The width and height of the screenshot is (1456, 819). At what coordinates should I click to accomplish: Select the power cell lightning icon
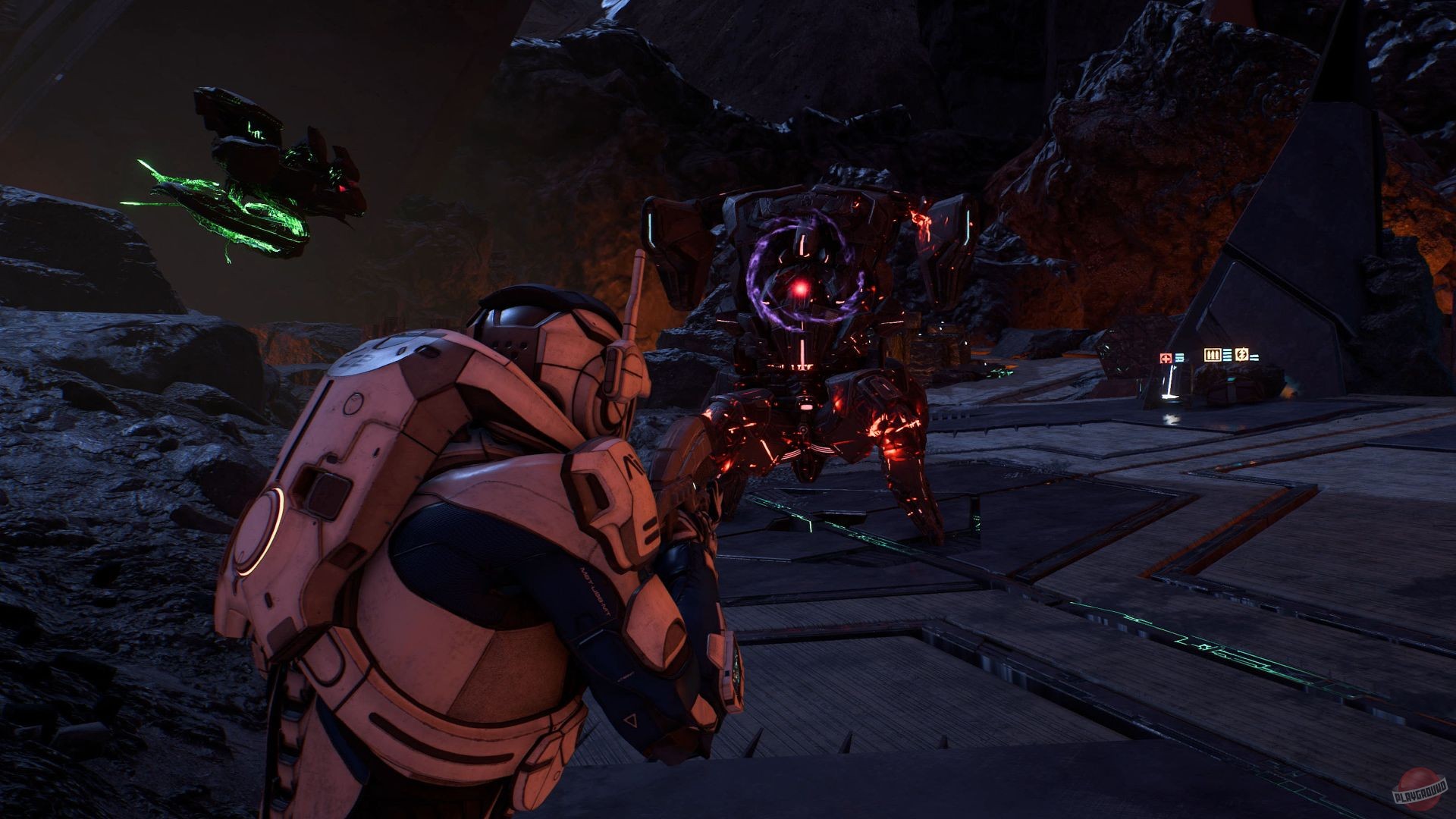[1242, 354]
